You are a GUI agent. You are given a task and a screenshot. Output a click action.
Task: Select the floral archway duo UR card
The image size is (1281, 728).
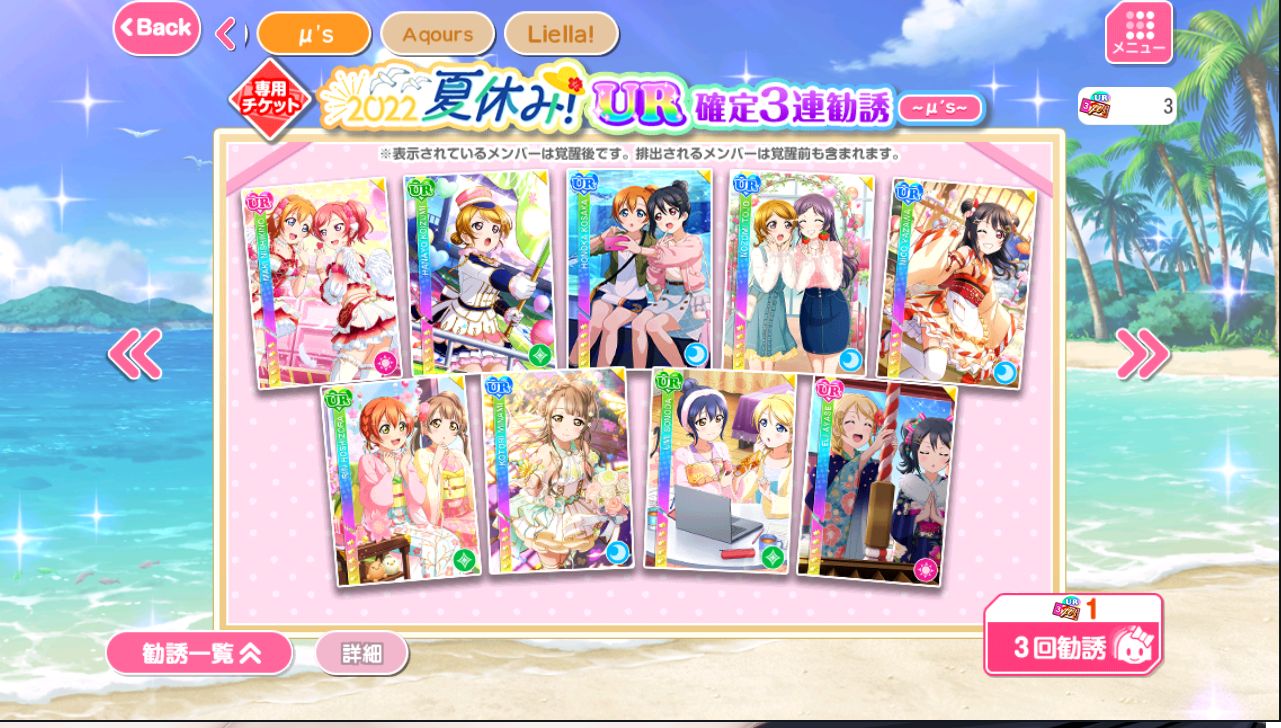(x=797, y=274)
